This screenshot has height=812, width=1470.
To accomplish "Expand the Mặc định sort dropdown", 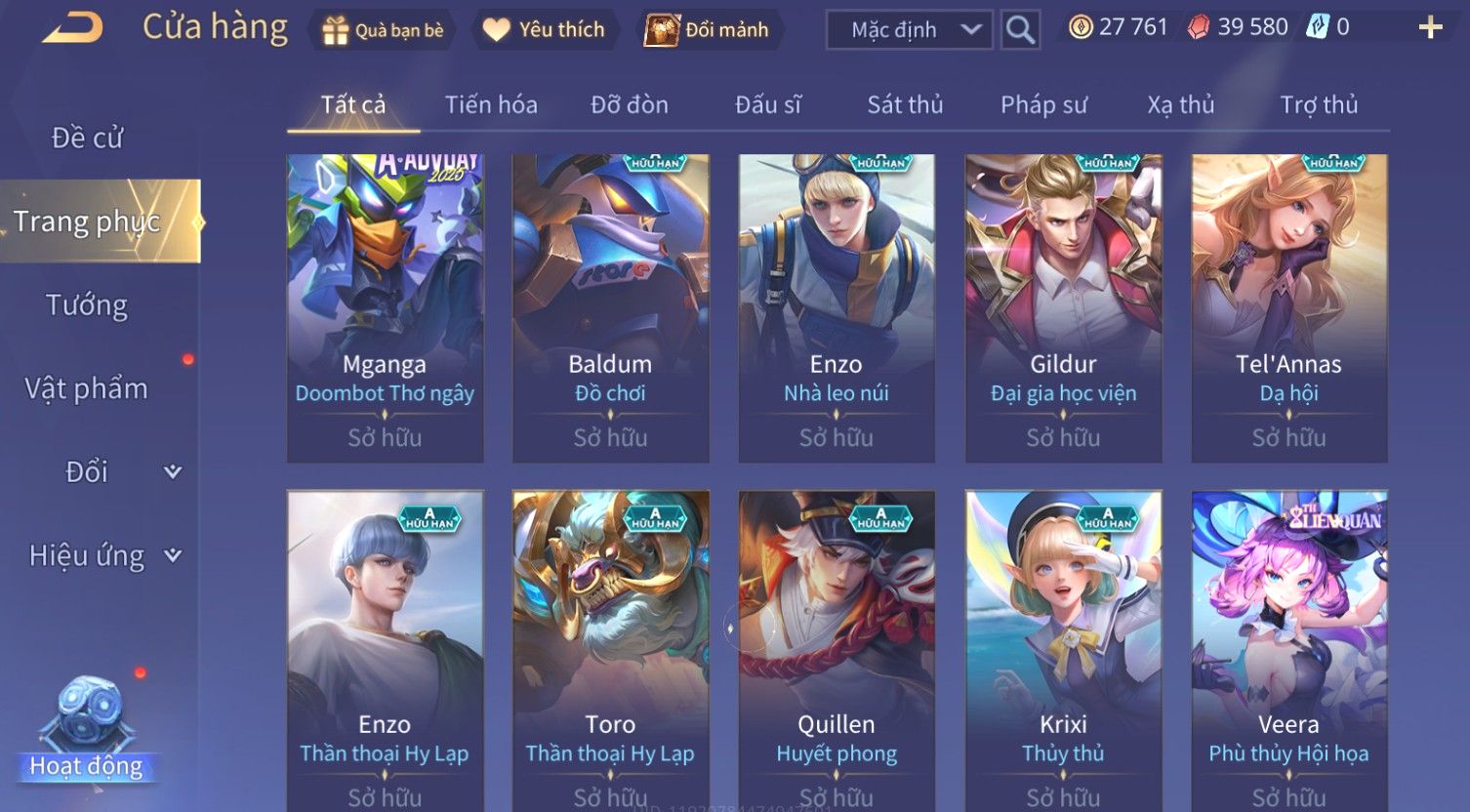I will [909, 30].
